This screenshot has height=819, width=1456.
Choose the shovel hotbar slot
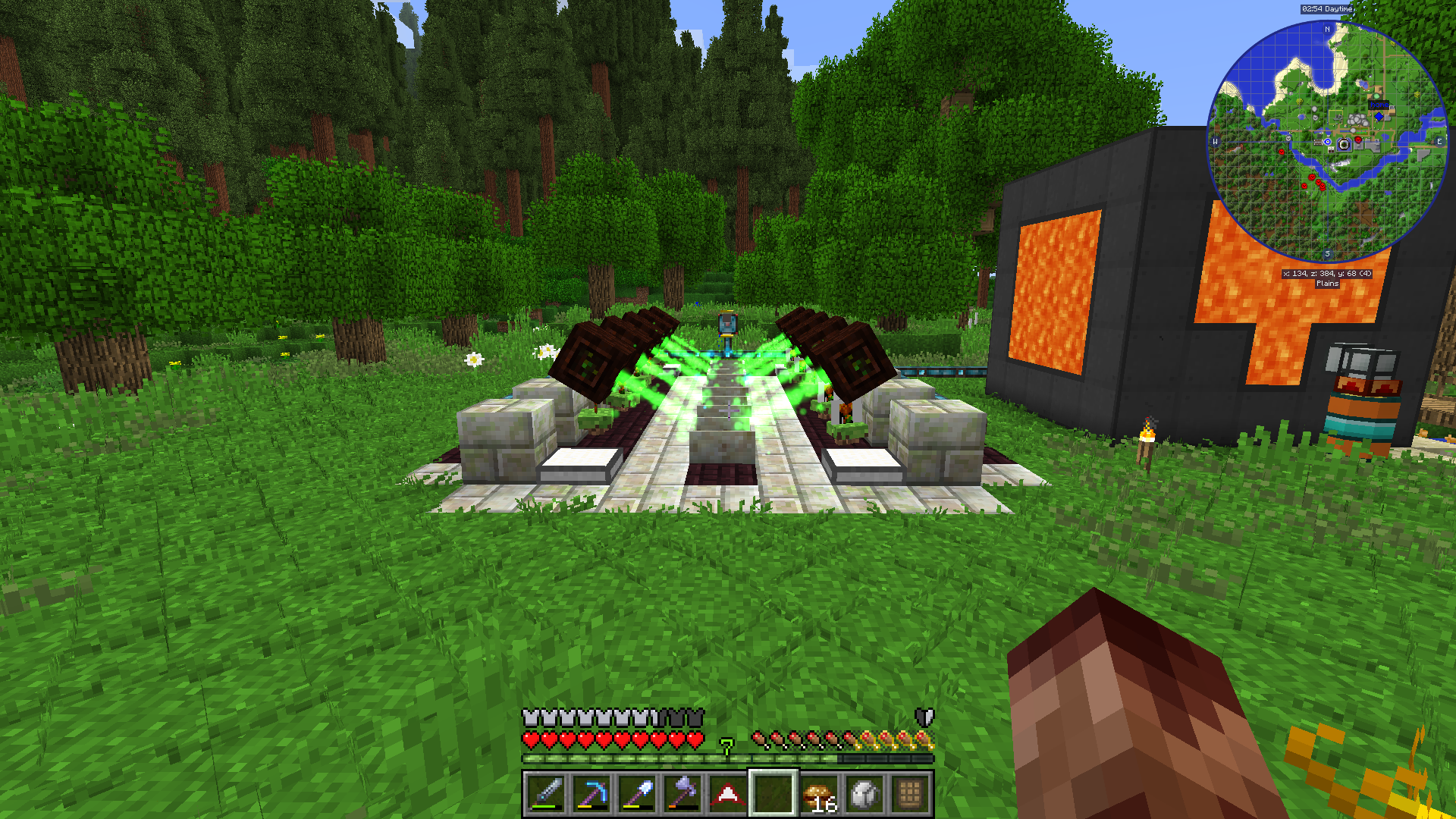click(x=637, y=794)
